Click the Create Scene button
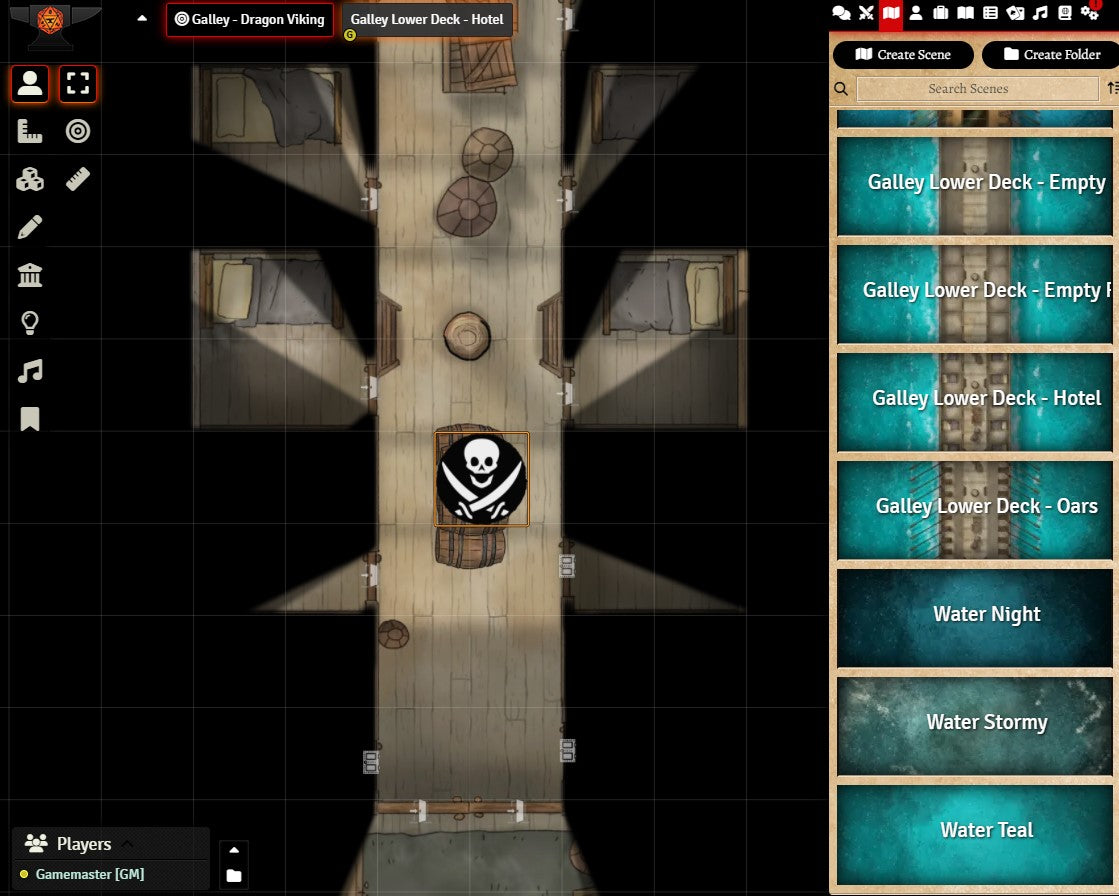This screenshot has width=1119, height=896. (x=904, y=55)
